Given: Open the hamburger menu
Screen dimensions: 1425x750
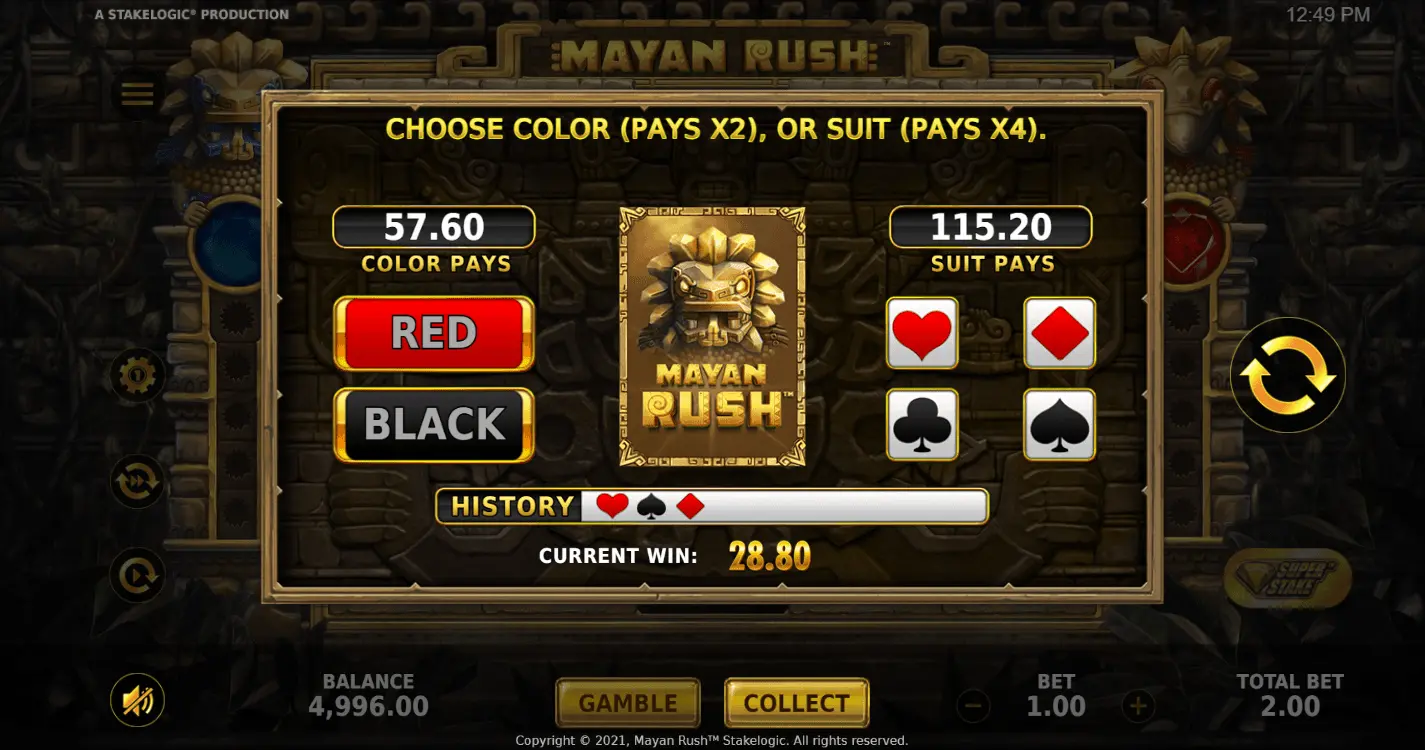Looking at the screenshot, I should 137,93.
